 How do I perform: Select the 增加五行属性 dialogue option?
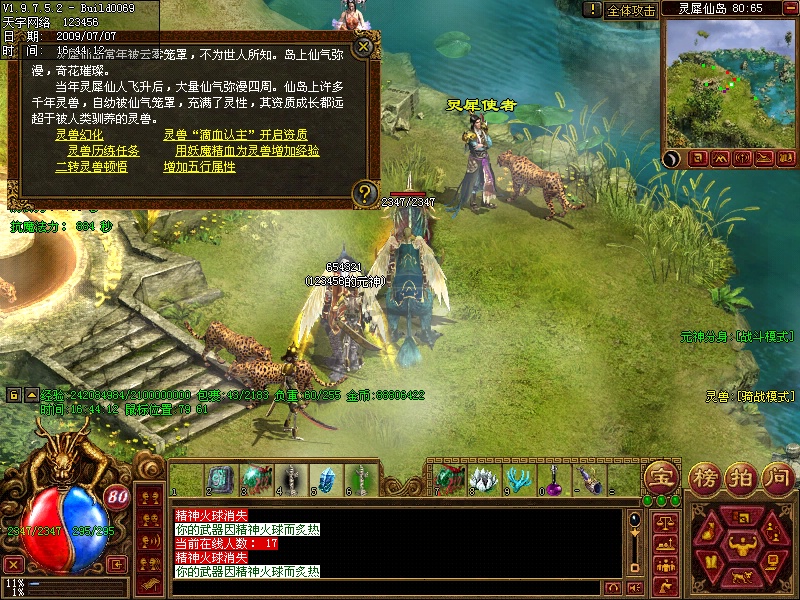tap(200, 167)
